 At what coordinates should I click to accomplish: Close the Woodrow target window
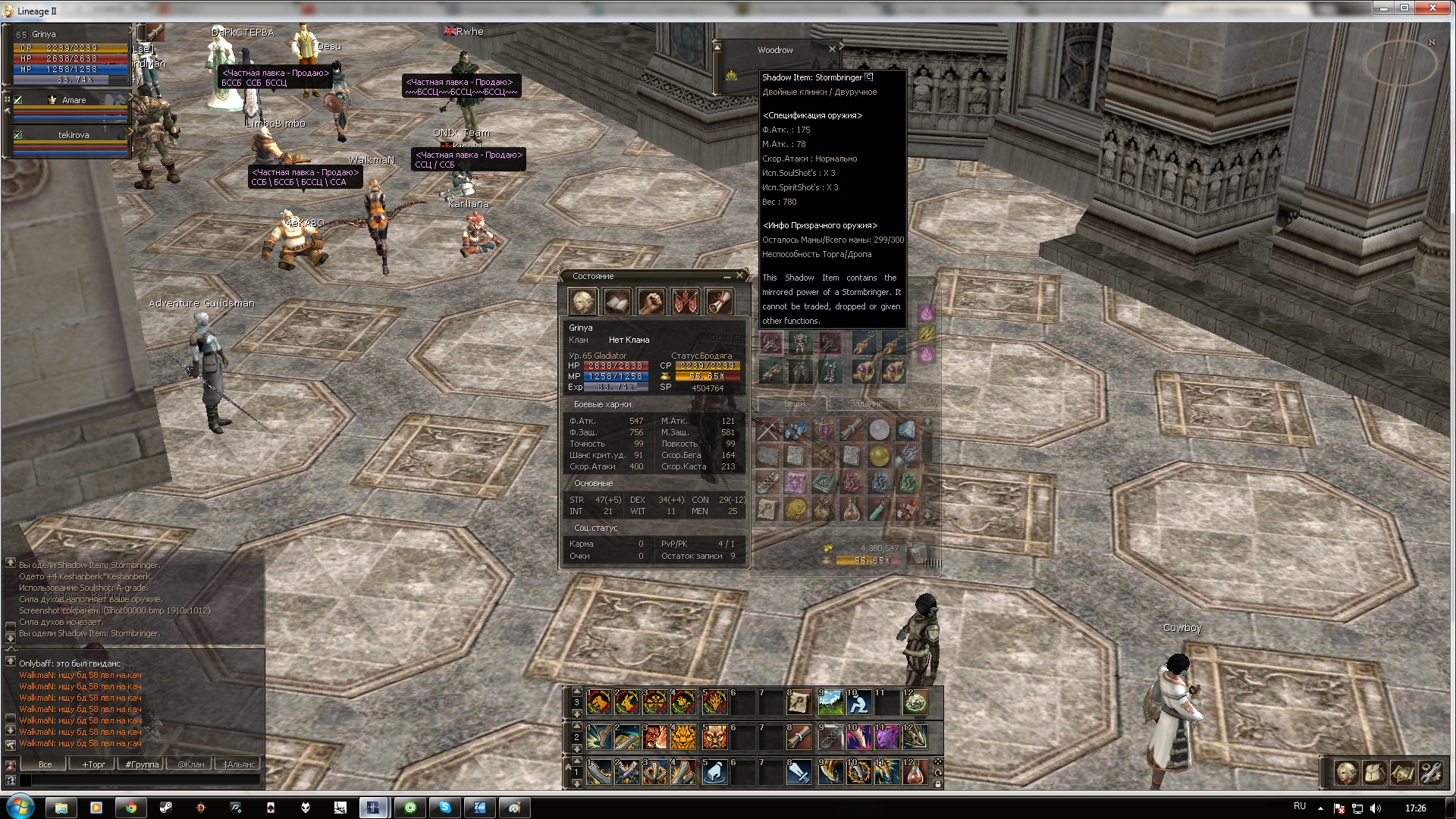832,49
